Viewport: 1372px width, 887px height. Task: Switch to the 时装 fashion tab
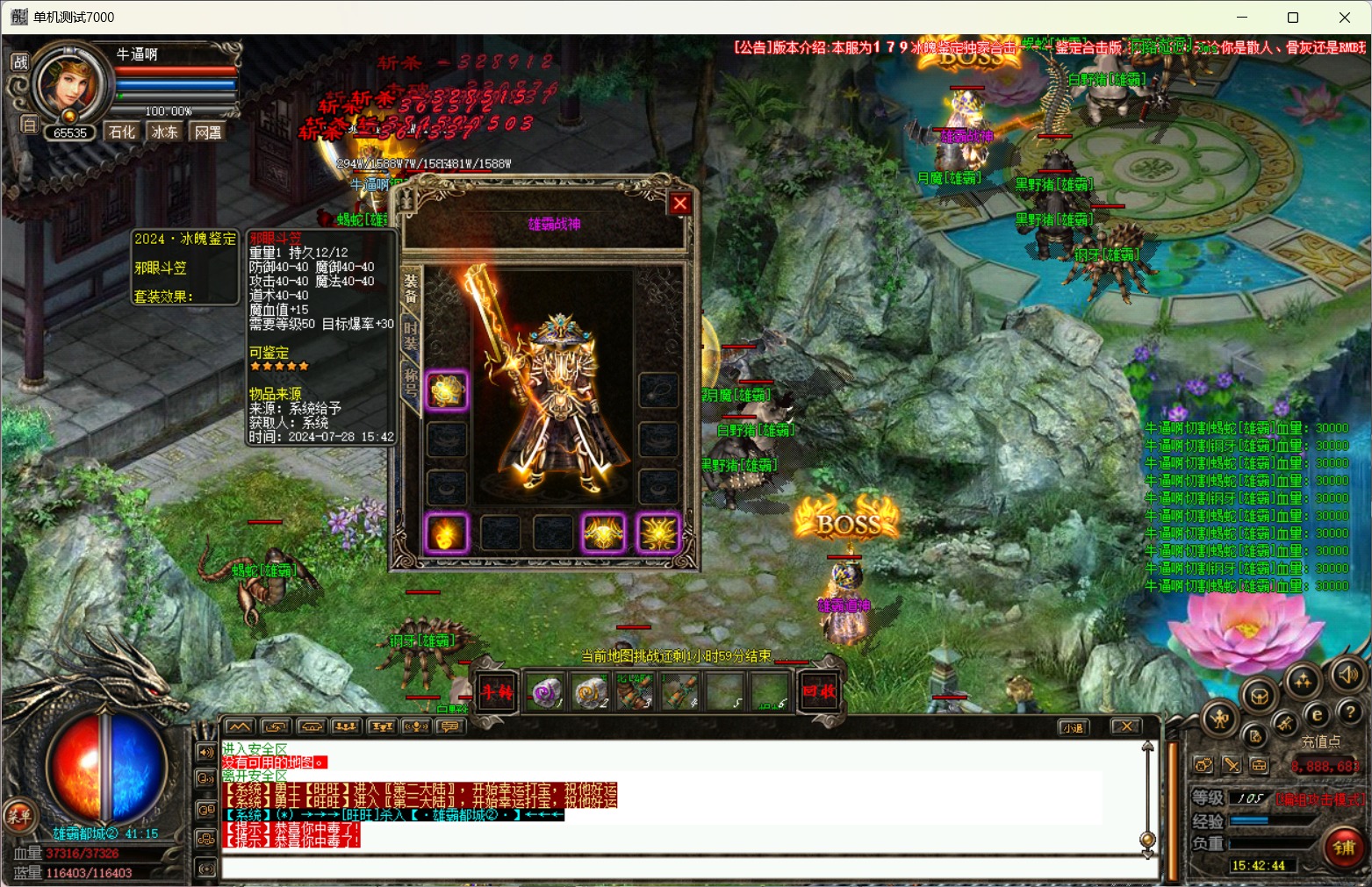(411, 336)
